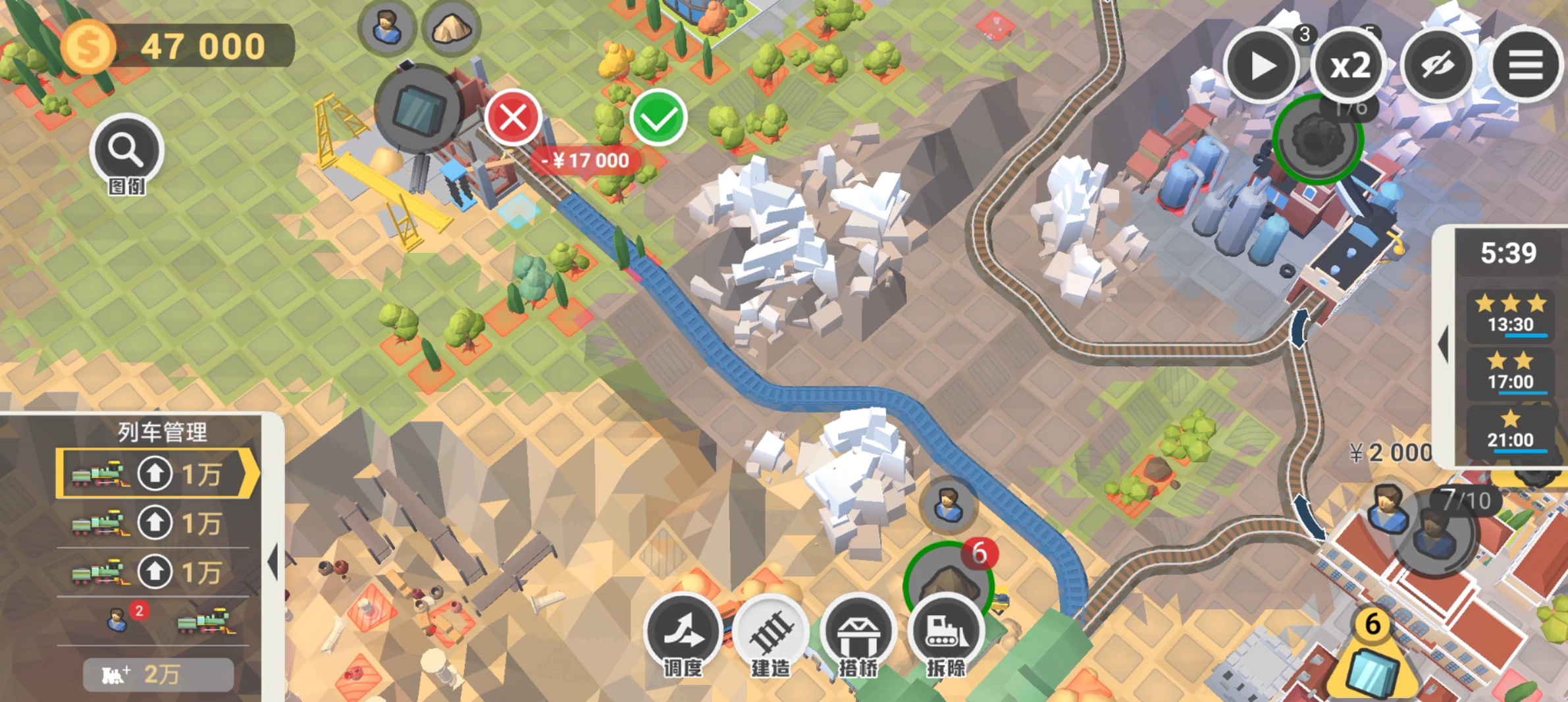Select the 调度 dispatch tool
The width and height of the screenshot is (1568, 702).
(683, 634)
